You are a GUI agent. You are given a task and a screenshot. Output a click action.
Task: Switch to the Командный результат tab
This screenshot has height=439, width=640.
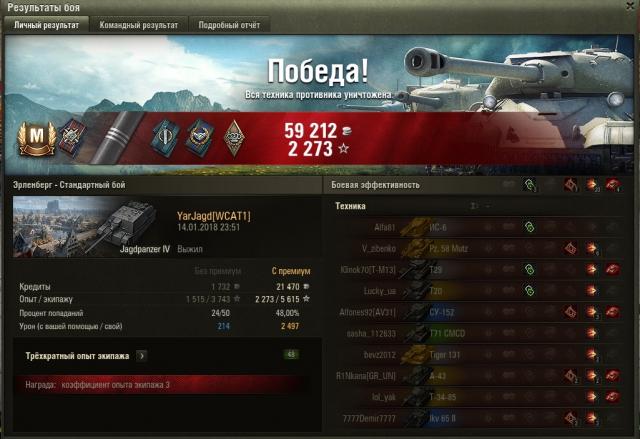(x=138, y=25)
